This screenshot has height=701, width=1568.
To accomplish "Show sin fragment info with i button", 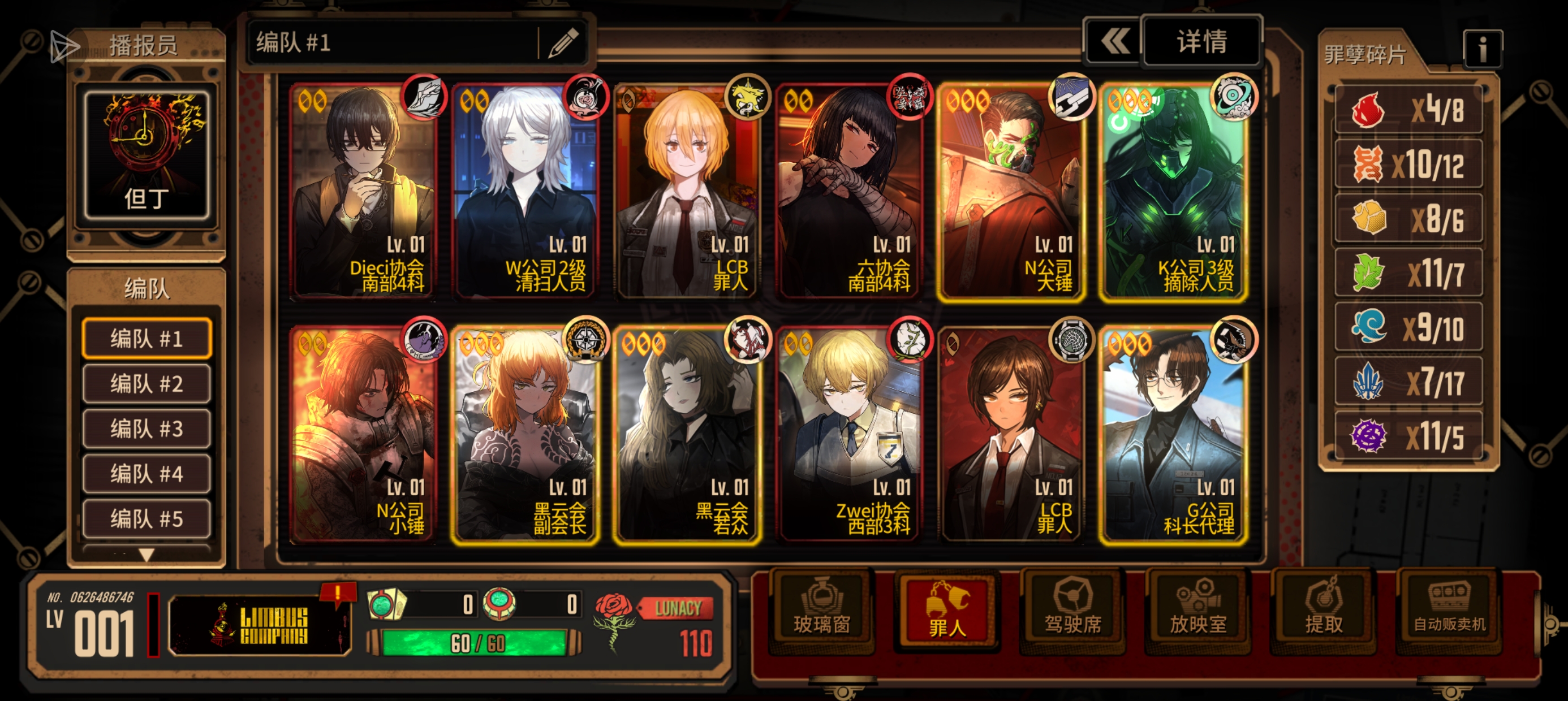I will (x=1482, y=49).
